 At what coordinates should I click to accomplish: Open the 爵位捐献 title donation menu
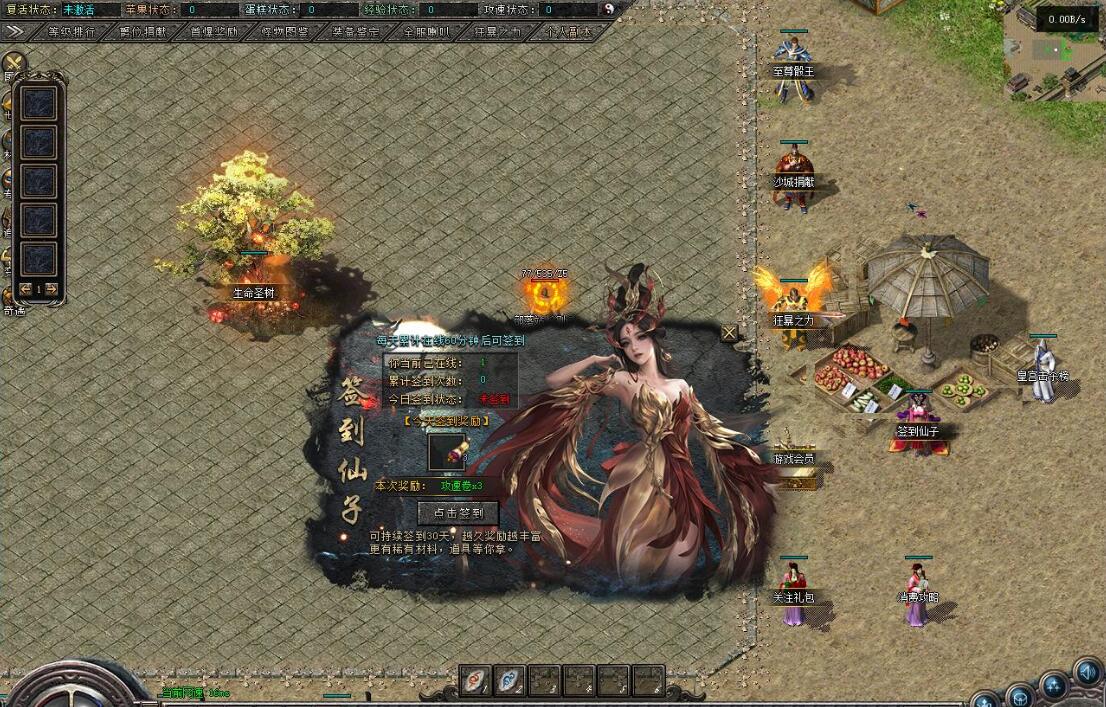click(x=142, y=31)
